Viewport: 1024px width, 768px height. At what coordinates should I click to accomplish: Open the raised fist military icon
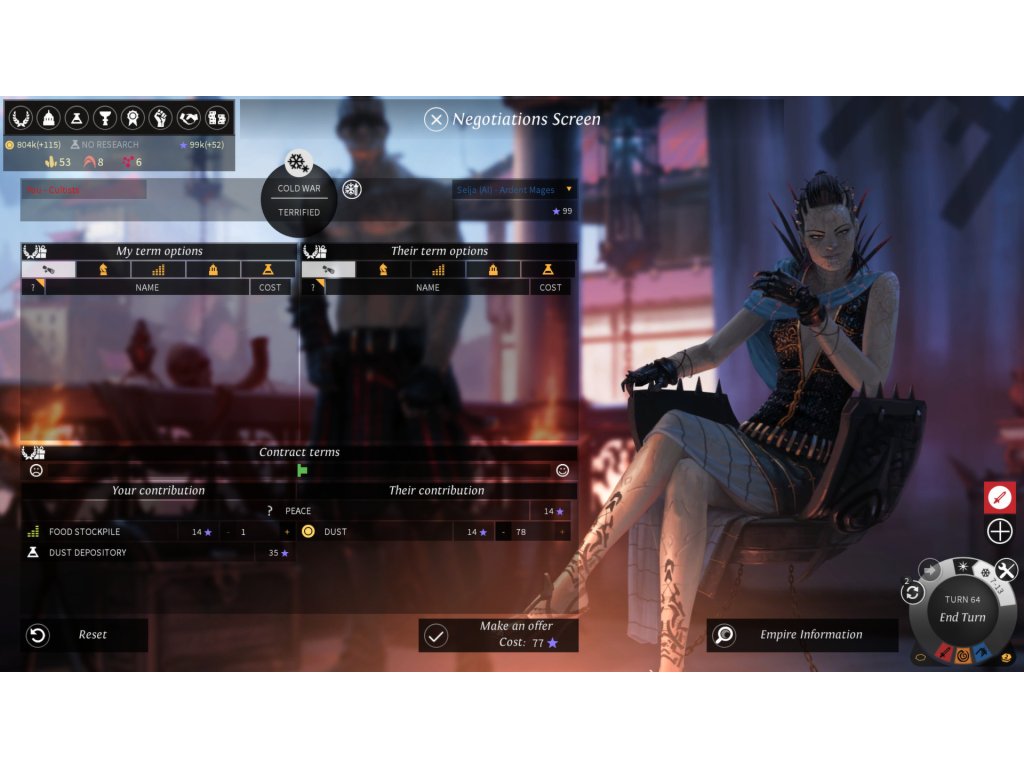160,118
